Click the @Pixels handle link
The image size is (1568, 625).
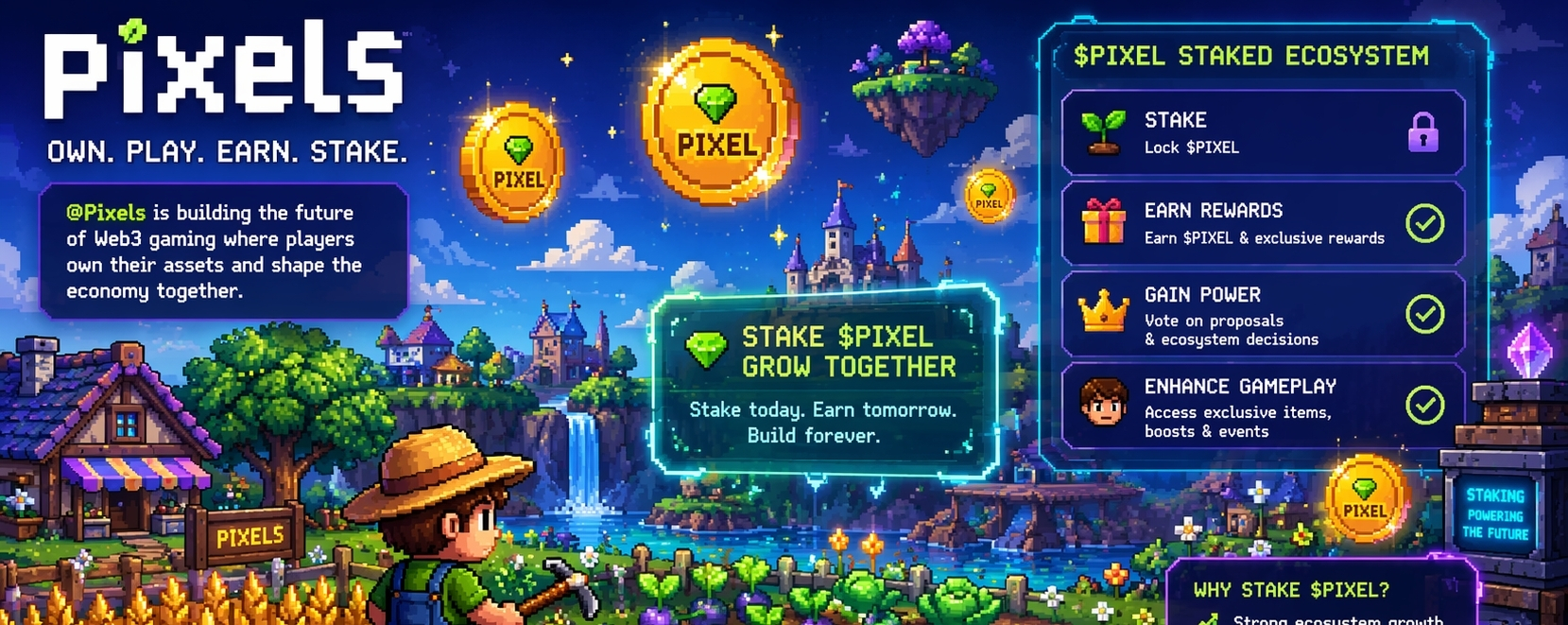click(106, 213)
